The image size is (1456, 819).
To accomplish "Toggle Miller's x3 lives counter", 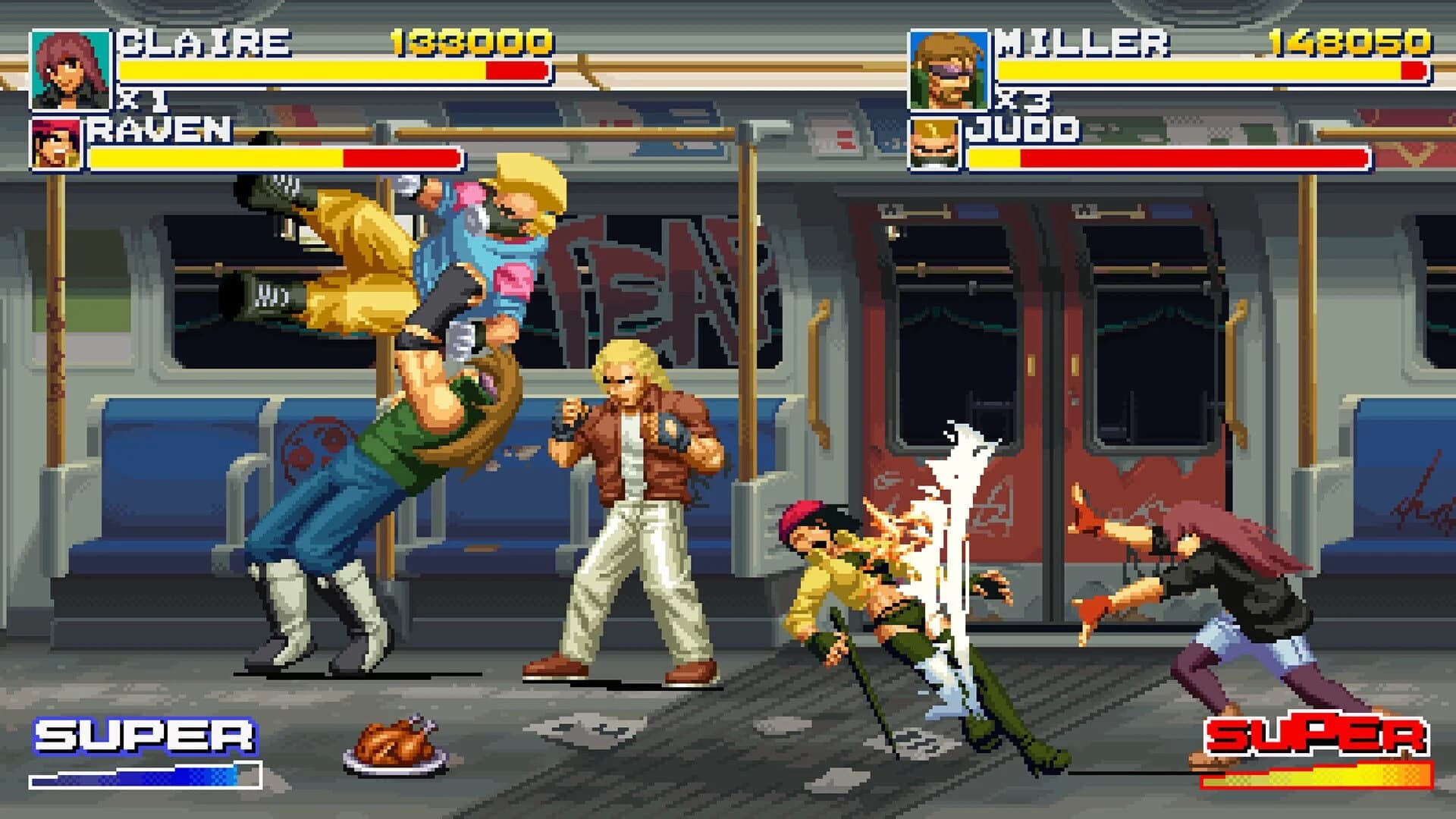I will [1022, 100].
